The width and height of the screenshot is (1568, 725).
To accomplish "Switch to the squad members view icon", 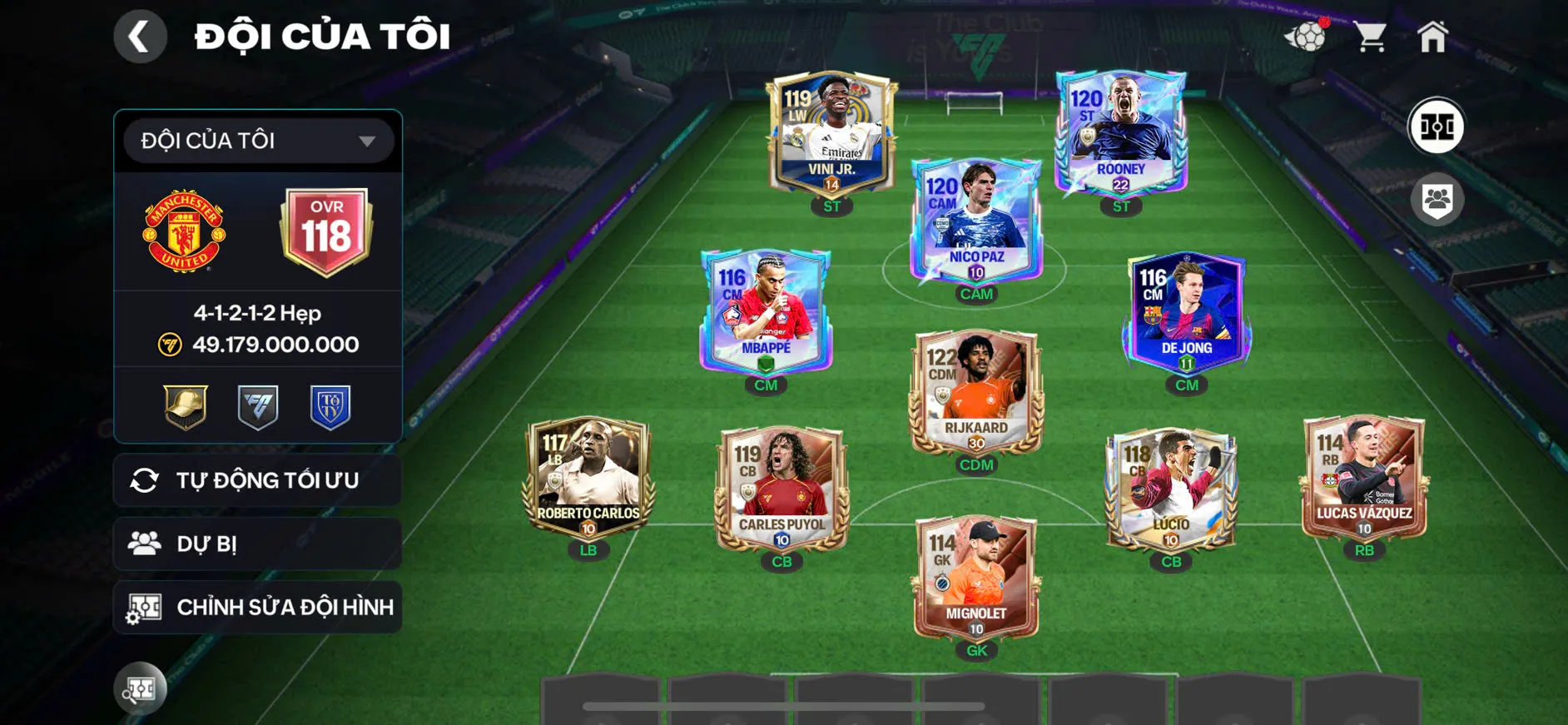I will (x=1437, y=197).
